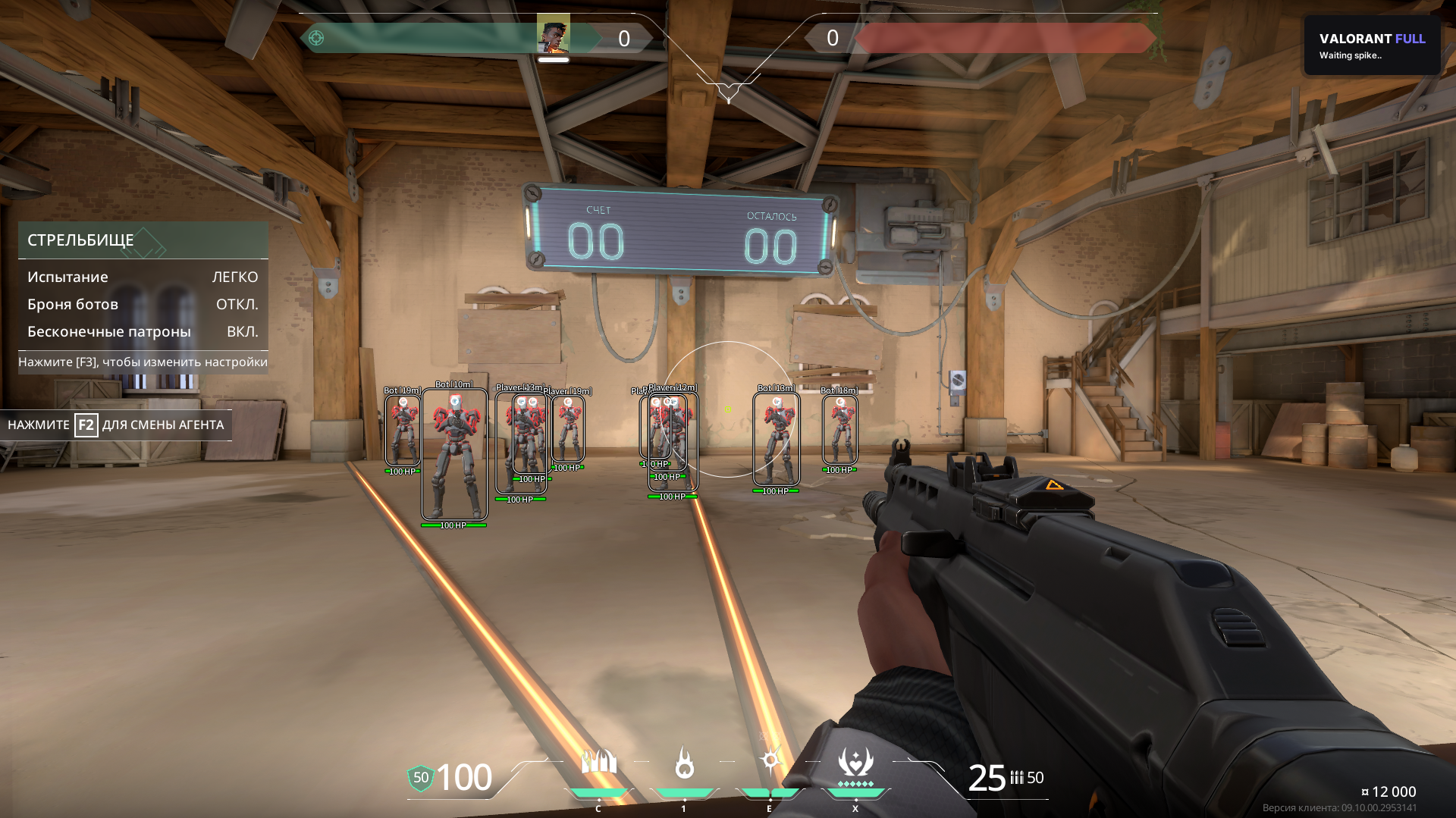Open the Испытание difficulty row

(x=143, y=277)
